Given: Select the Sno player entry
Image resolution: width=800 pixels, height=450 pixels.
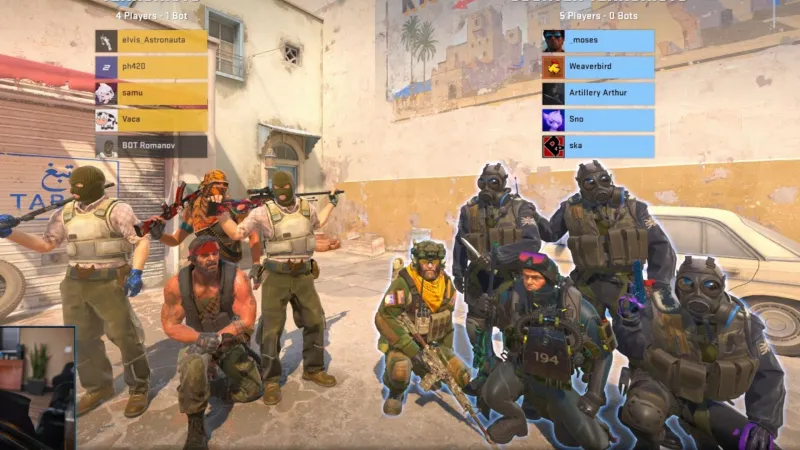Looking at the screenshot, I should (x=598, y=120).
